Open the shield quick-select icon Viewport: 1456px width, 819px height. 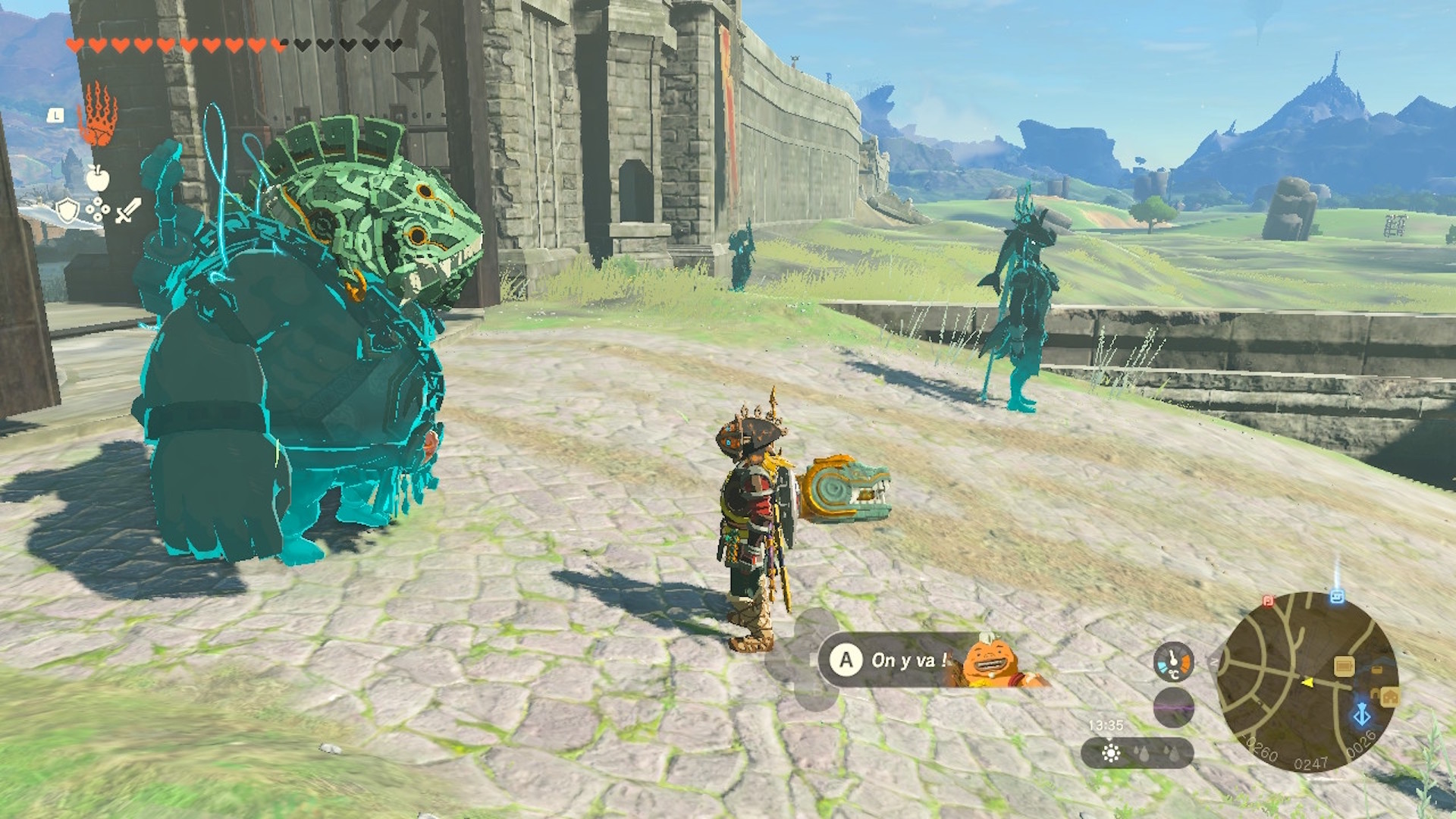(68, 210)
